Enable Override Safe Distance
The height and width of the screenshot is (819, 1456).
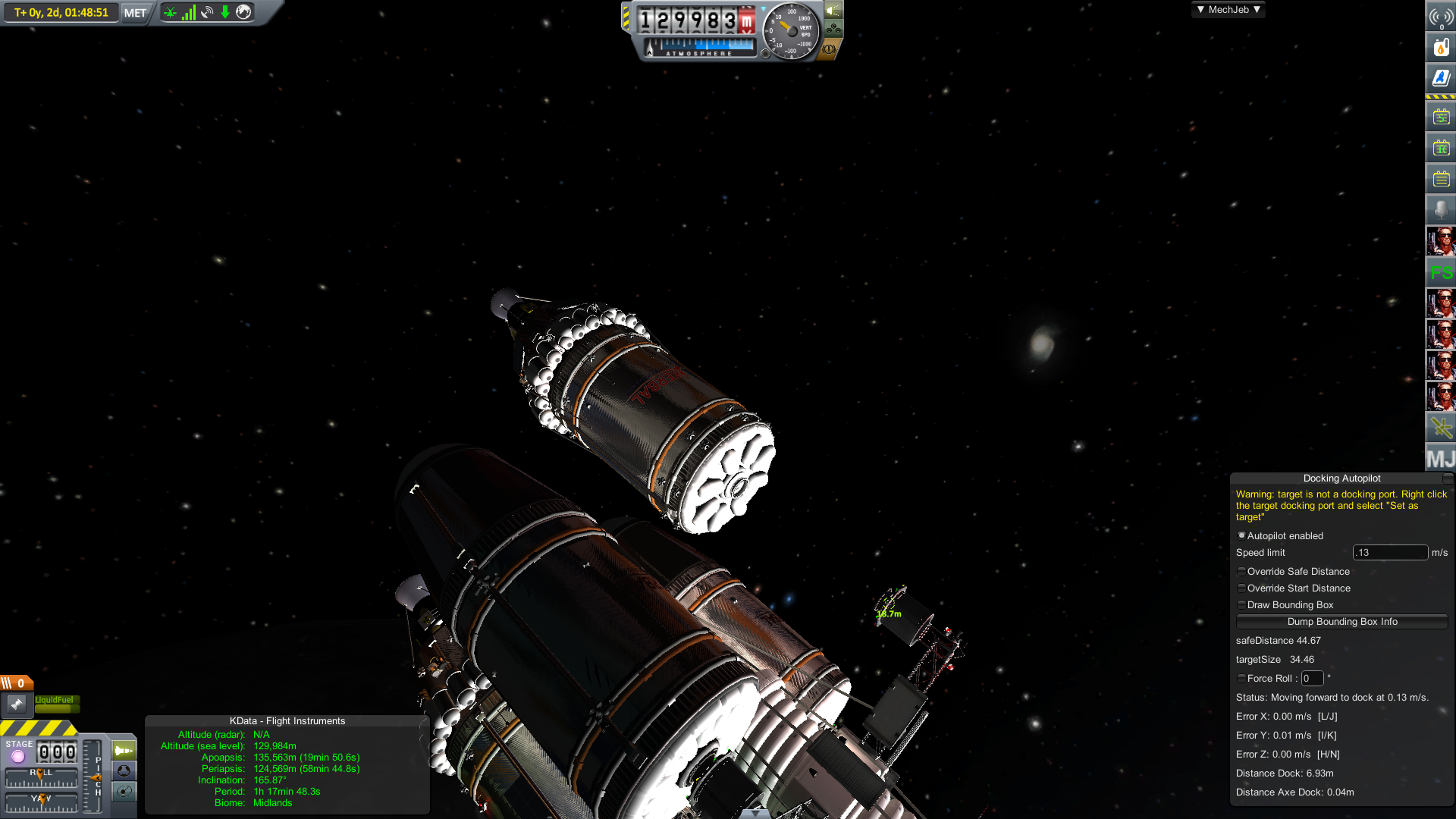pos(1241,572)
